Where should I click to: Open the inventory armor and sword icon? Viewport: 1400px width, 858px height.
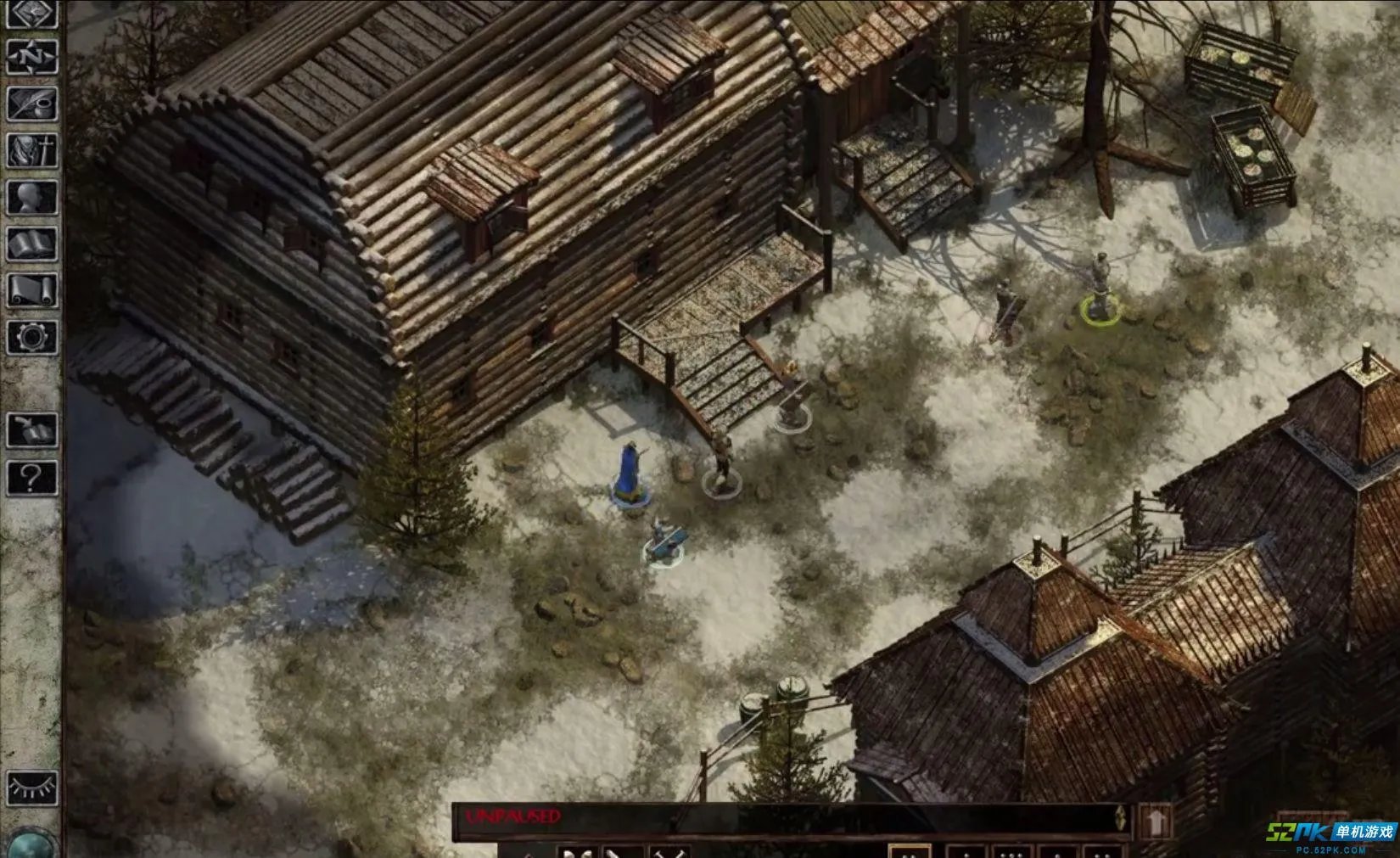(32, 151)
